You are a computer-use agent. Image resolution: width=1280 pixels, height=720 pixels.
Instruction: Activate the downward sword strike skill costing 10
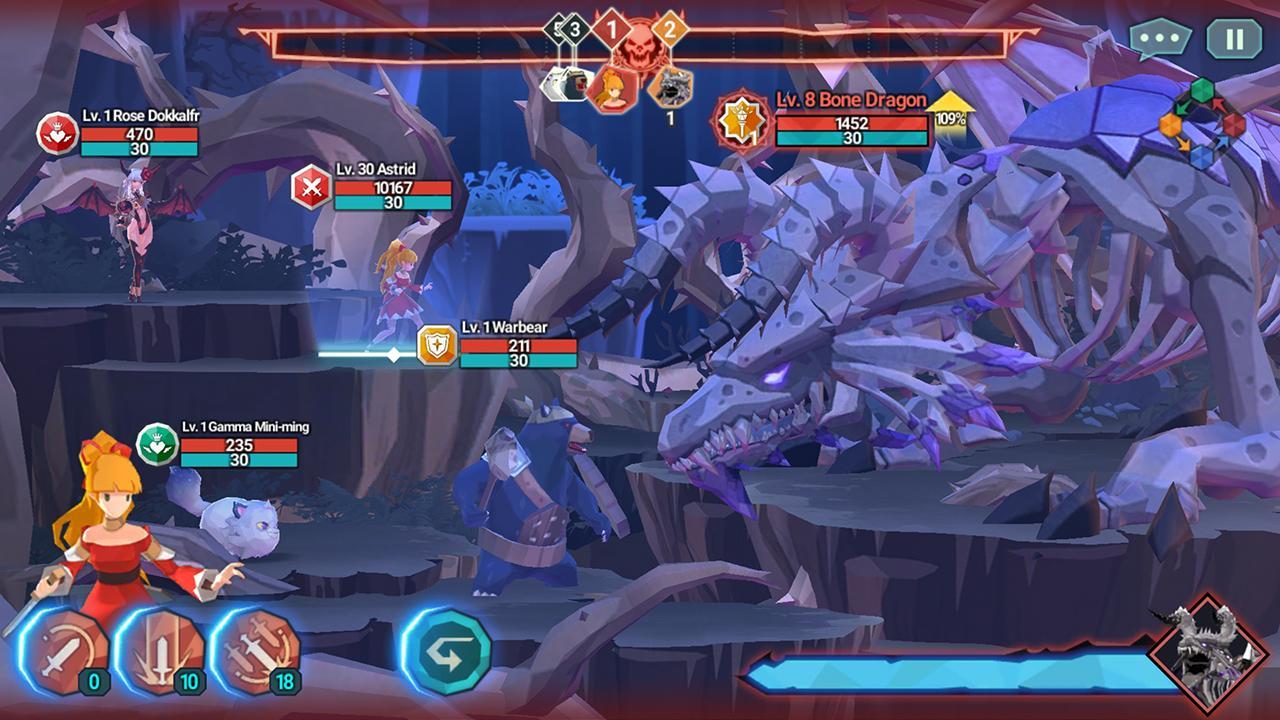[162, 652]
